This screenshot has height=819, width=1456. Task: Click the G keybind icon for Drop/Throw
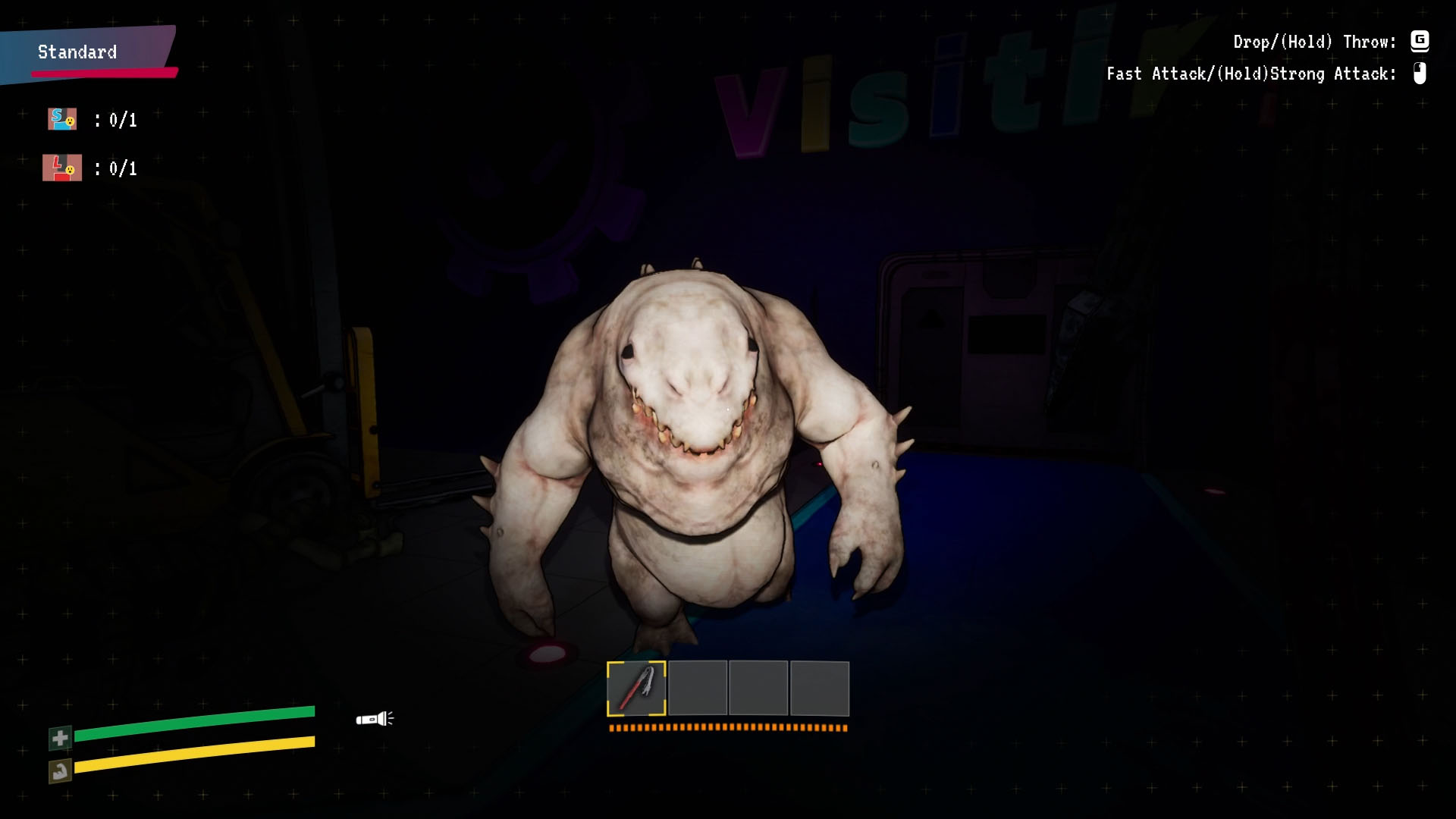click(1420, 42)
